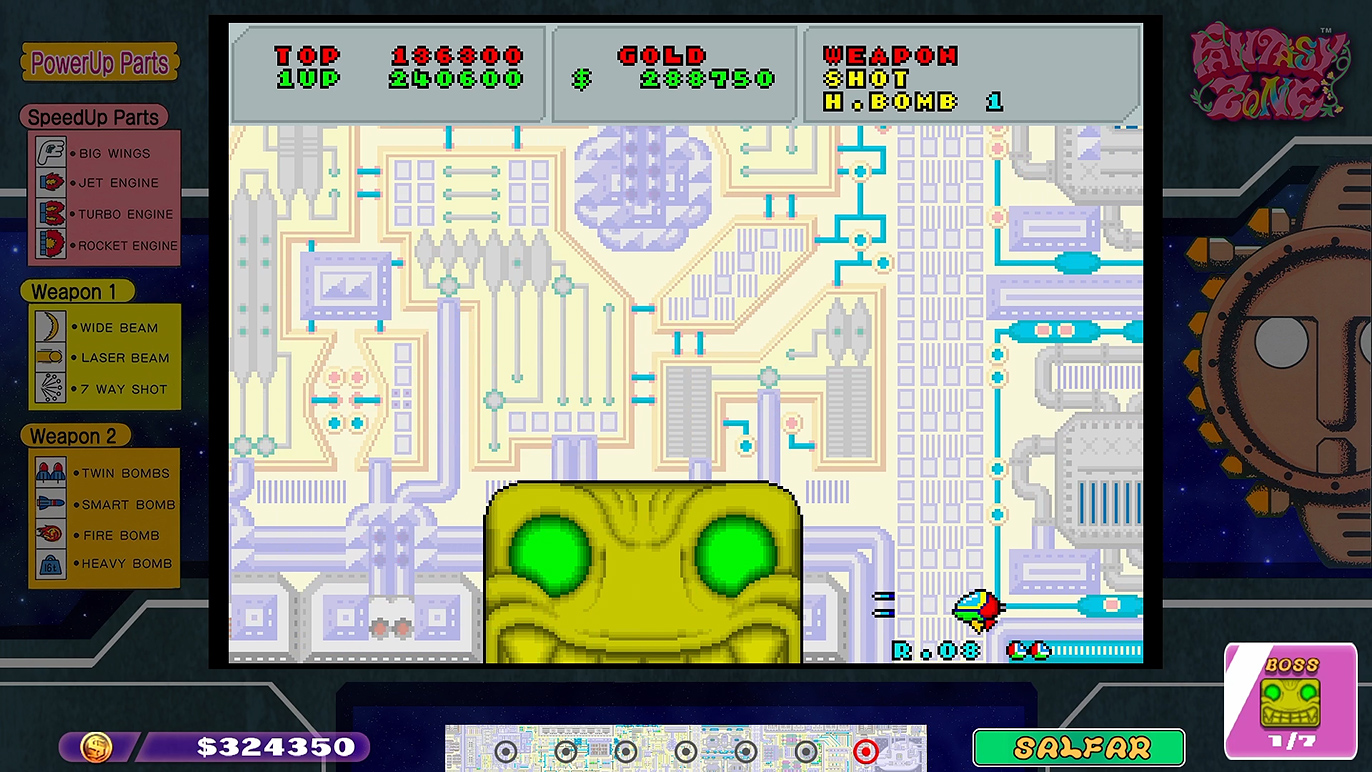
Task: Pick the Rocket Engine part
Action: (x=104, y=245)
